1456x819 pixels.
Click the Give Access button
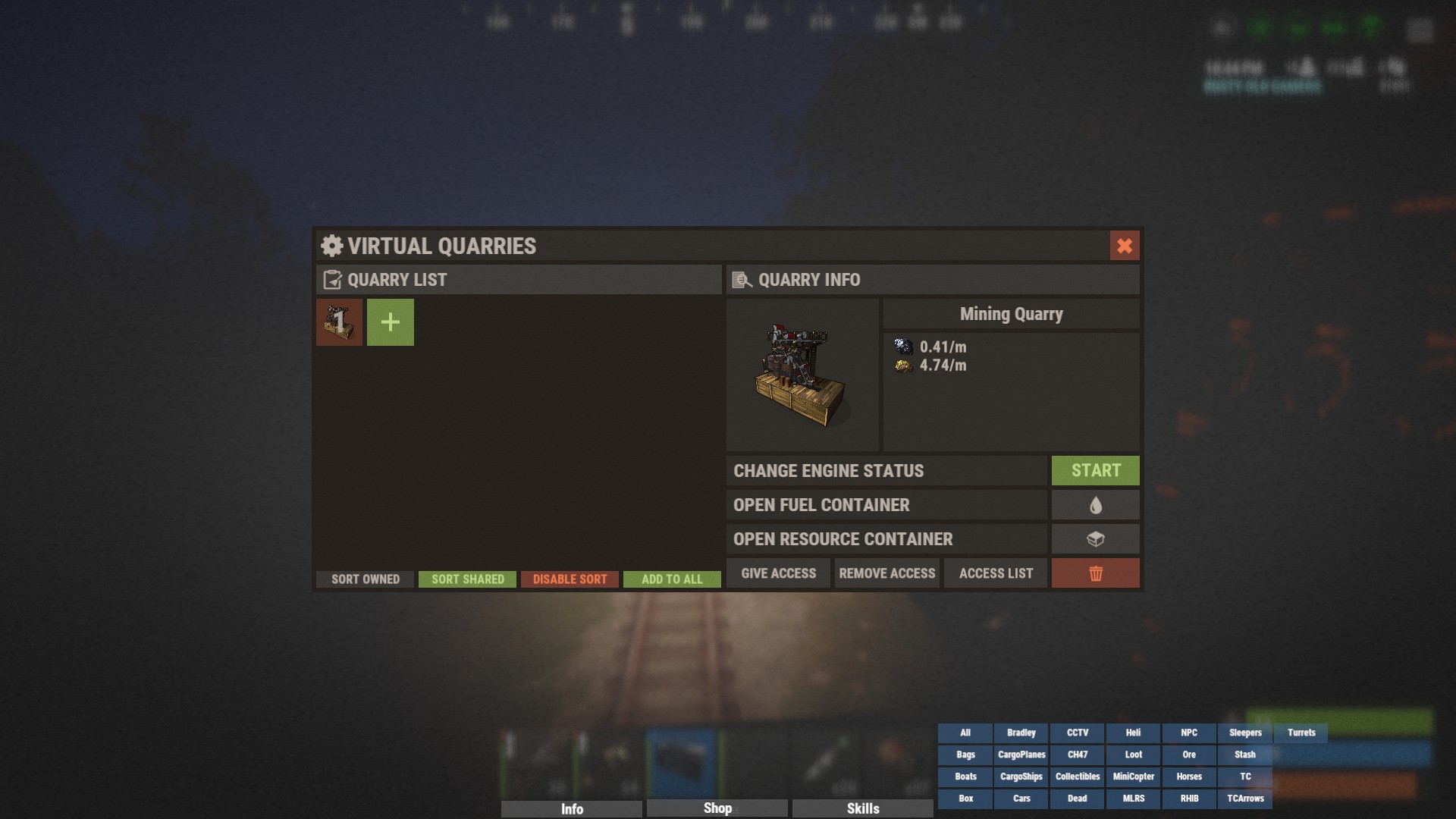777,573
